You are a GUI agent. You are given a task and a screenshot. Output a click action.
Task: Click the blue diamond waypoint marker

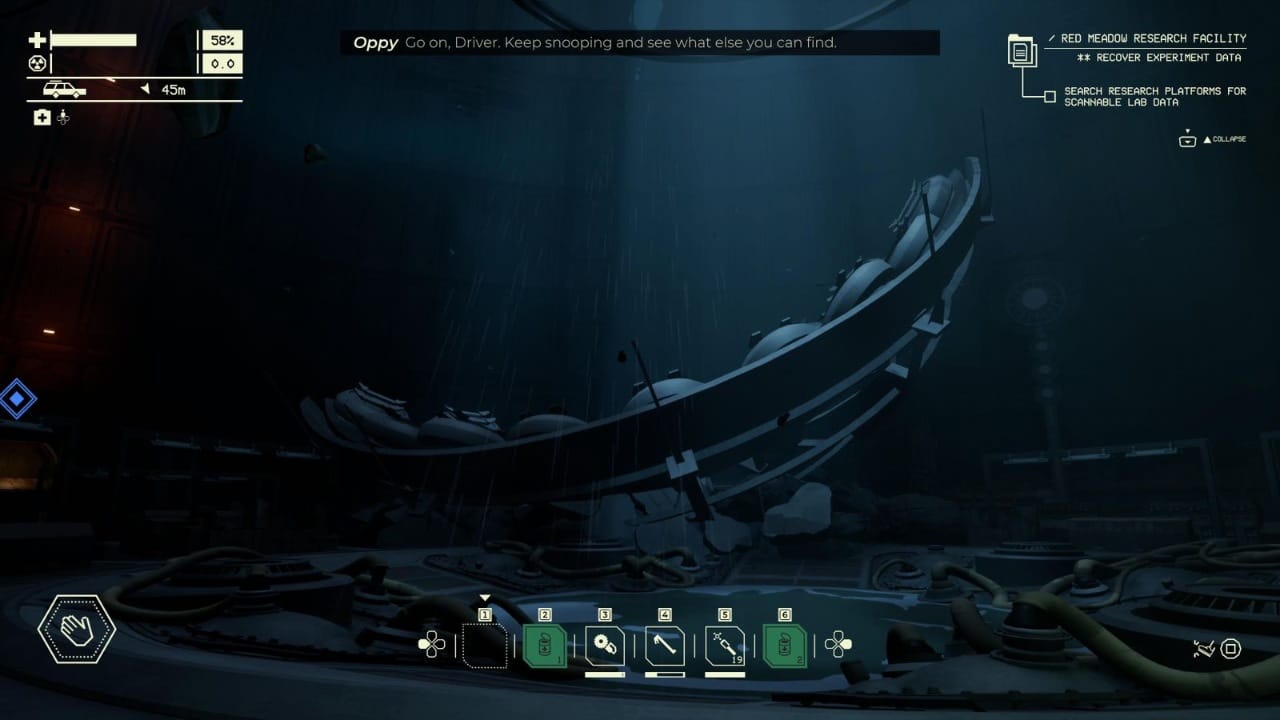(16, 400)
